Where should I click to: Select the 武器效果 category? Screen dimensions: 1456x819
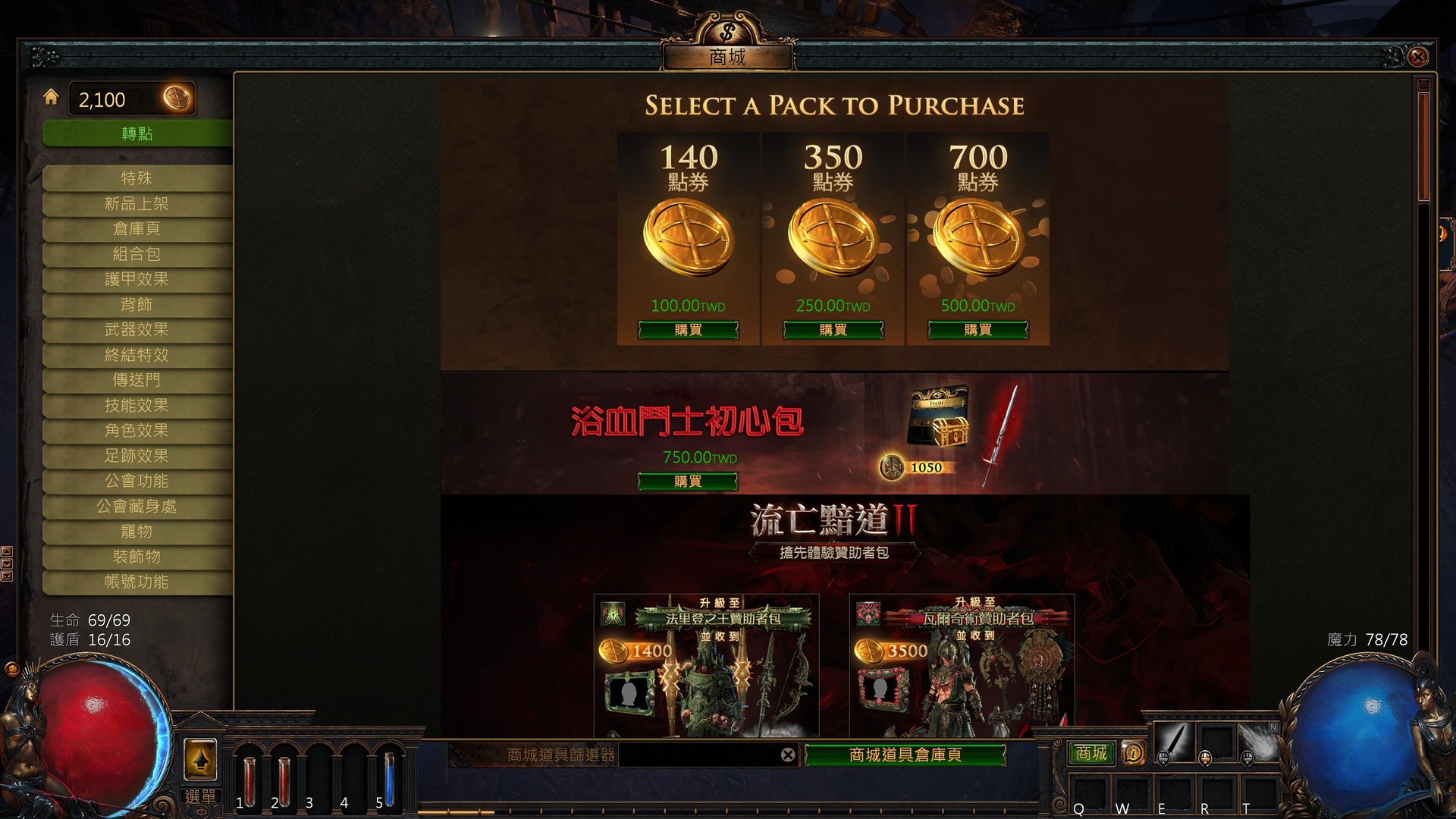(139, 330)
